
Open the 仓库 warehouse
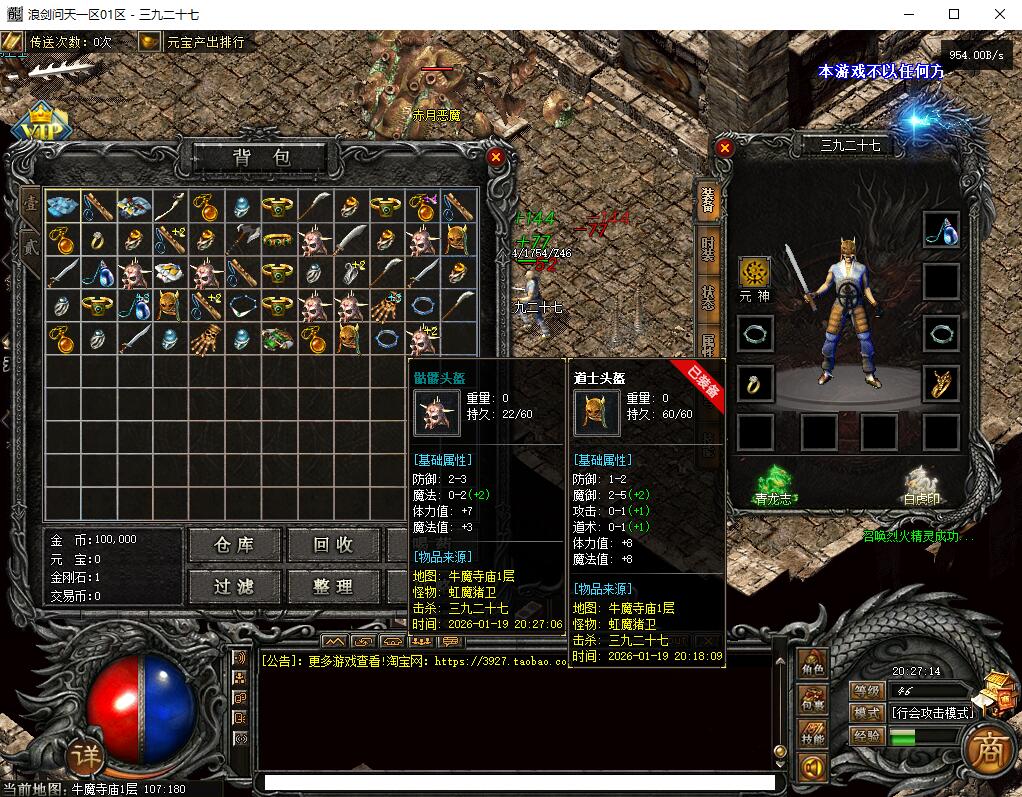point(234,545)
